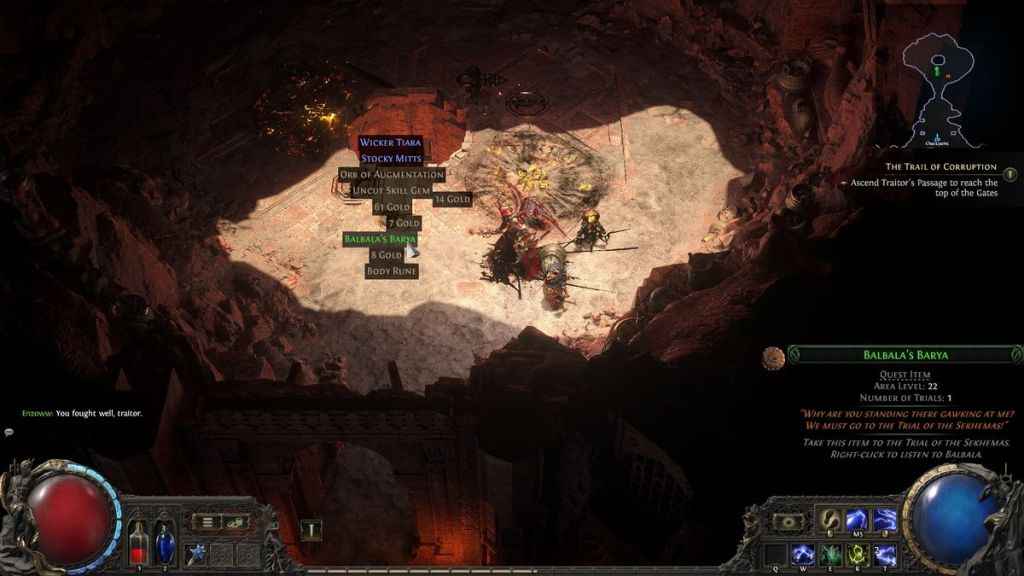Viewport: 1024px width, 576px height.
Task: Click the minimap in the corner
Action: [938, 88]
